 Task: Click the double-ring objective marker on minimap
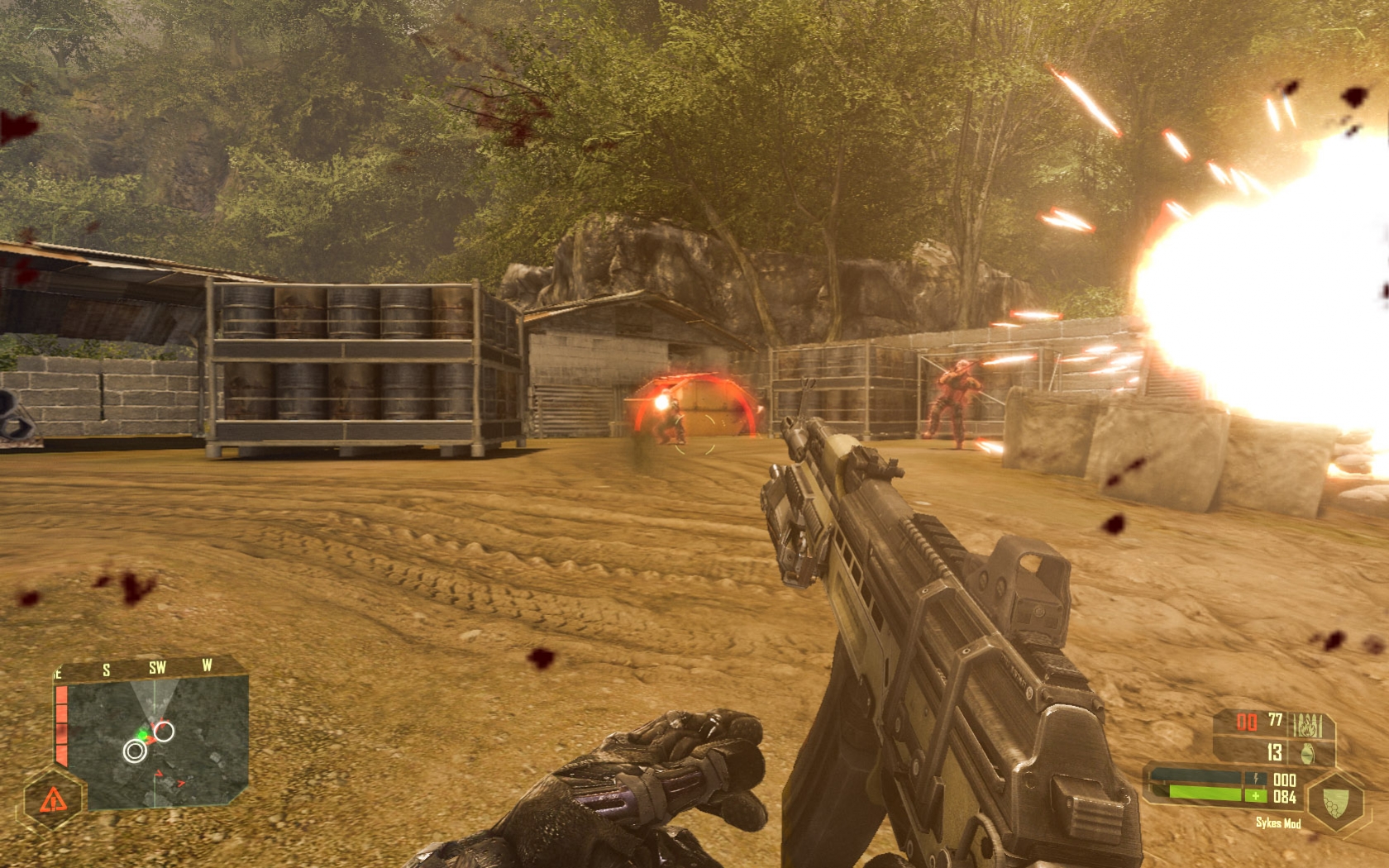tap(135, 751)
